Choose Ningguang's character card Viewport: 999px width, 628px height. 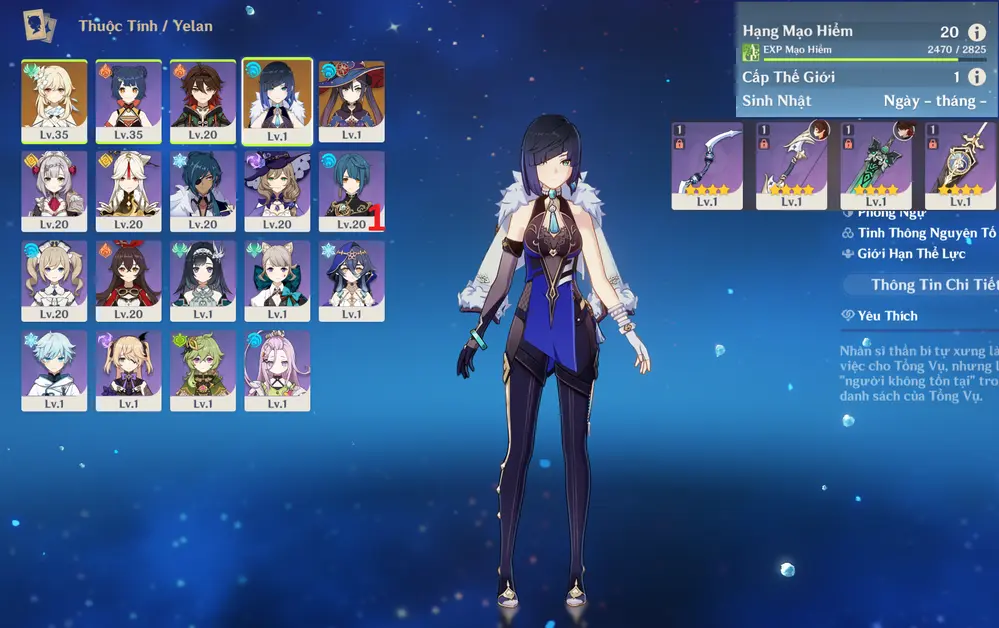(128, 189)
